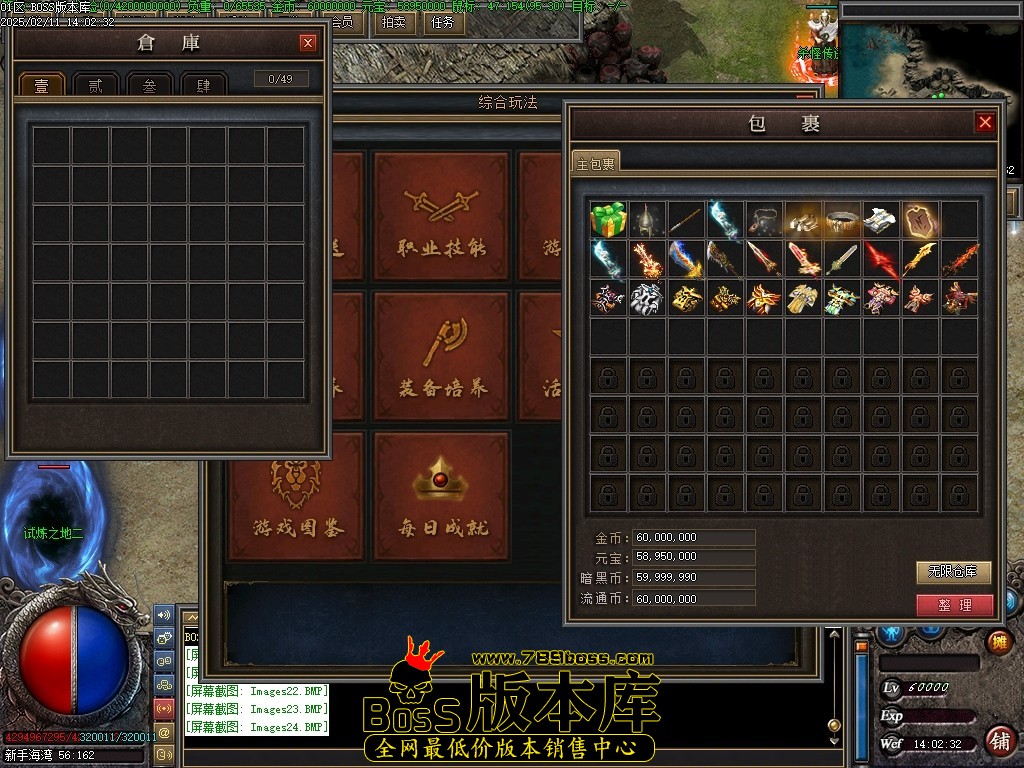
Task: Open warehouse tab 肆
Action: coord(204,86)
